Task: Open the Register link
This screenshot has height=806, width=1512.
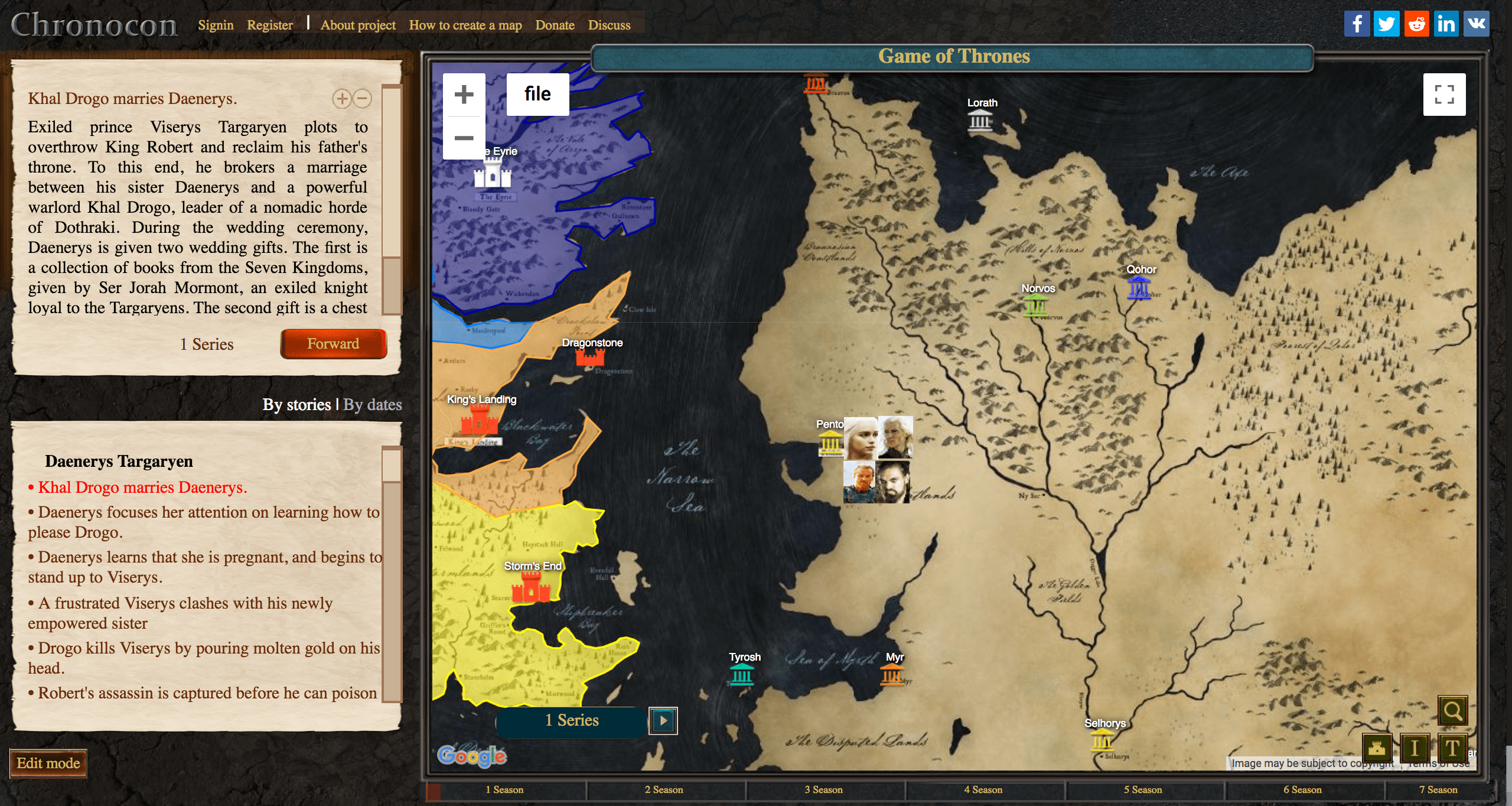Action: [270, 25]
